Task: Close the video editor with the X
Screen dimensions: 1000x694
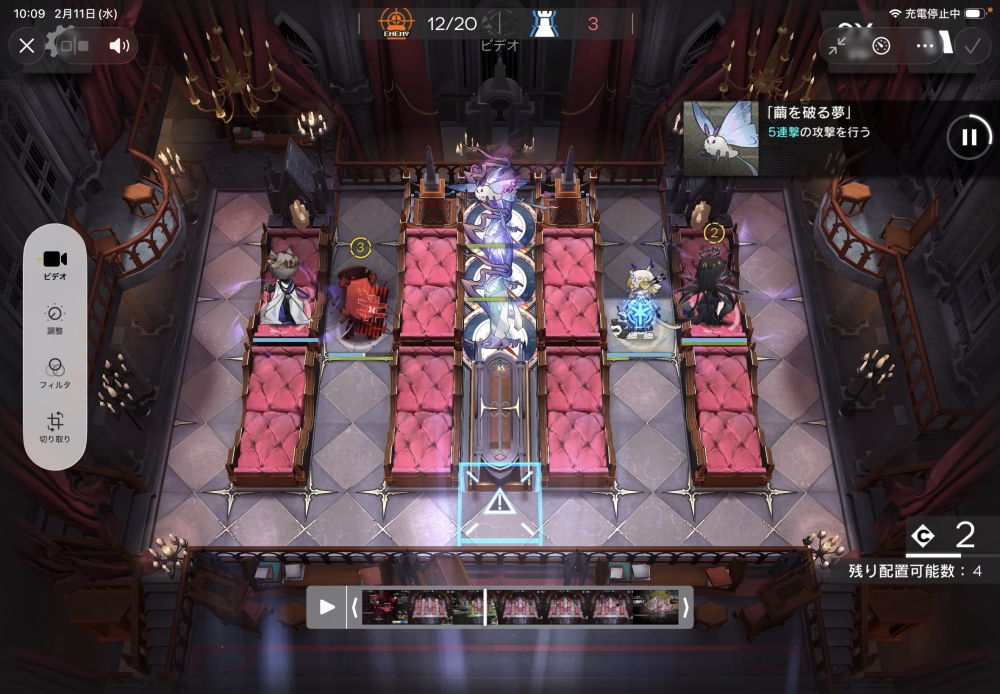Action: 27,45
